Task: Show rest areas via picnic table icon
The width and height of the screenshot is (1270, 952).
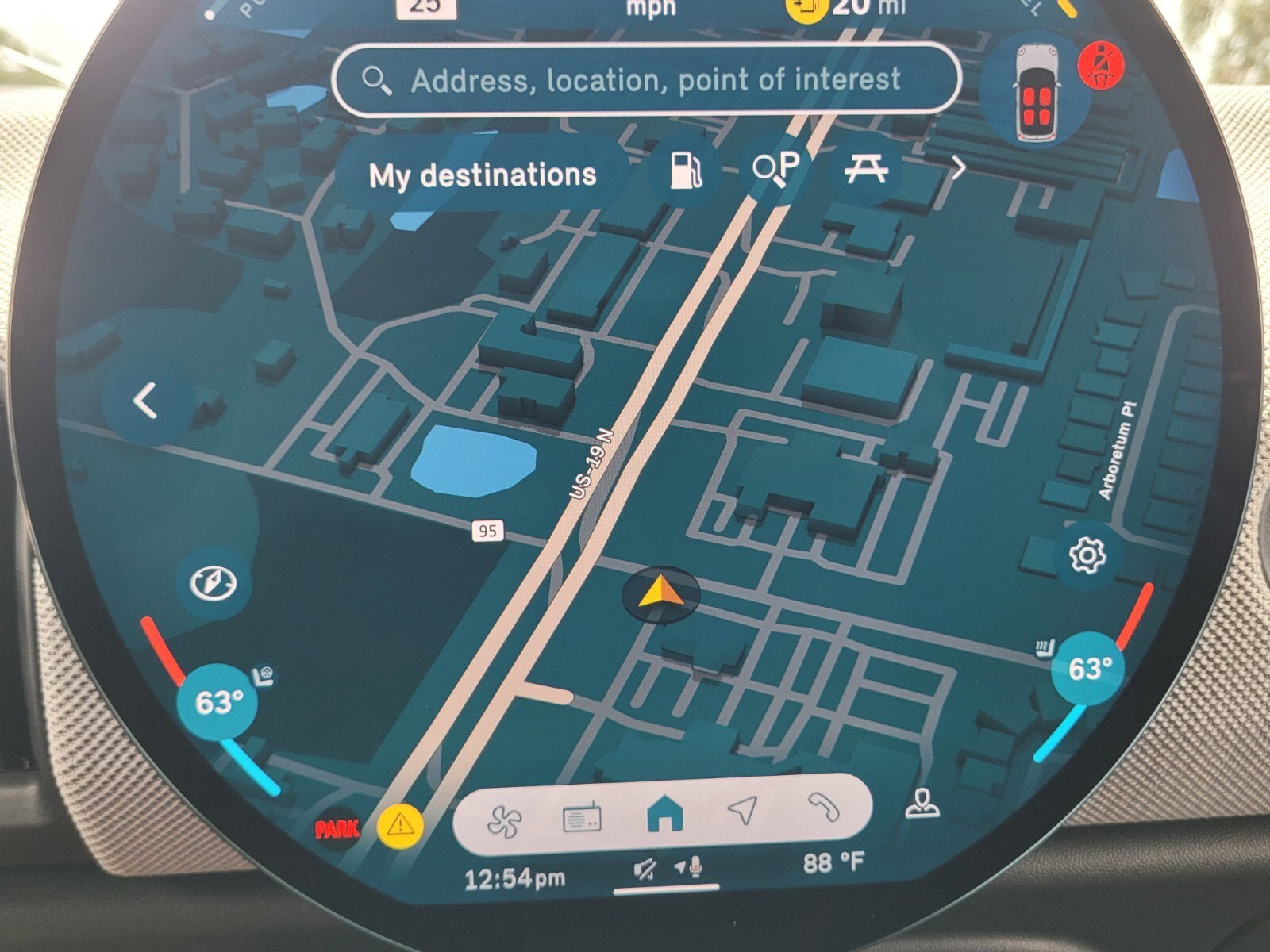Action: coord(865,170)
